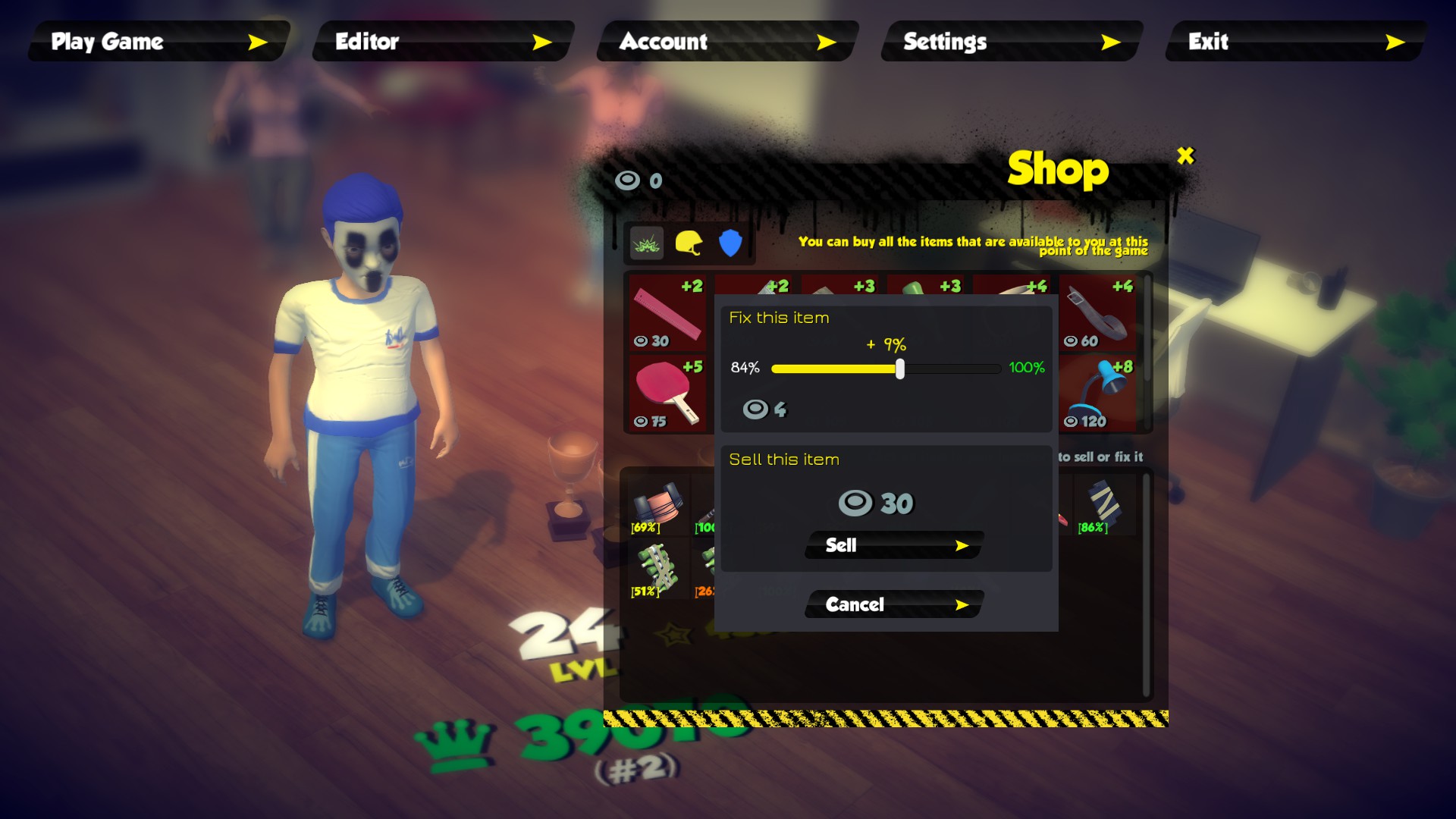Buy the pink ruler for 30 coins

point(666,312)
